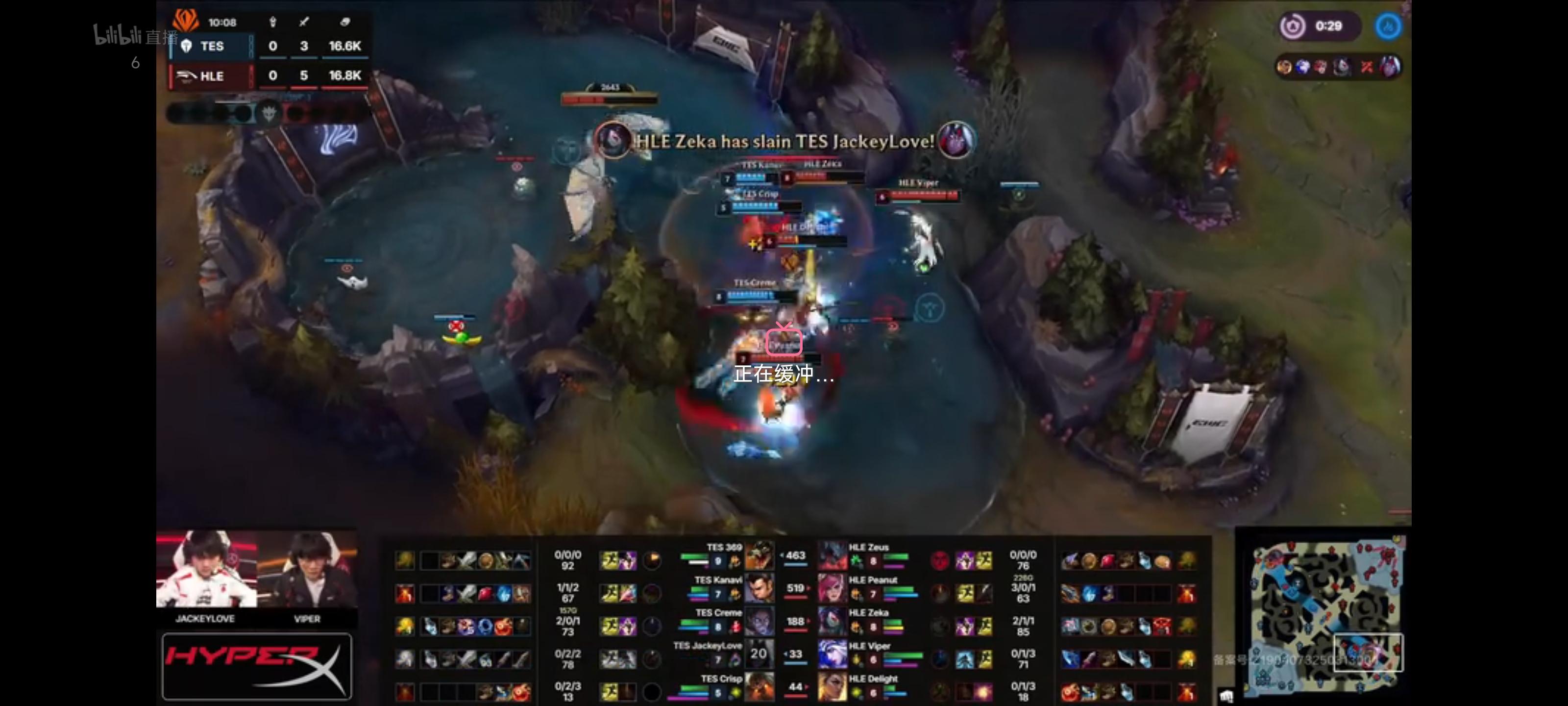The width and height of the screenshot is (1568, 706).
Task: Select TES Kanavi's champion portrait
Action: tap(759, 588)
